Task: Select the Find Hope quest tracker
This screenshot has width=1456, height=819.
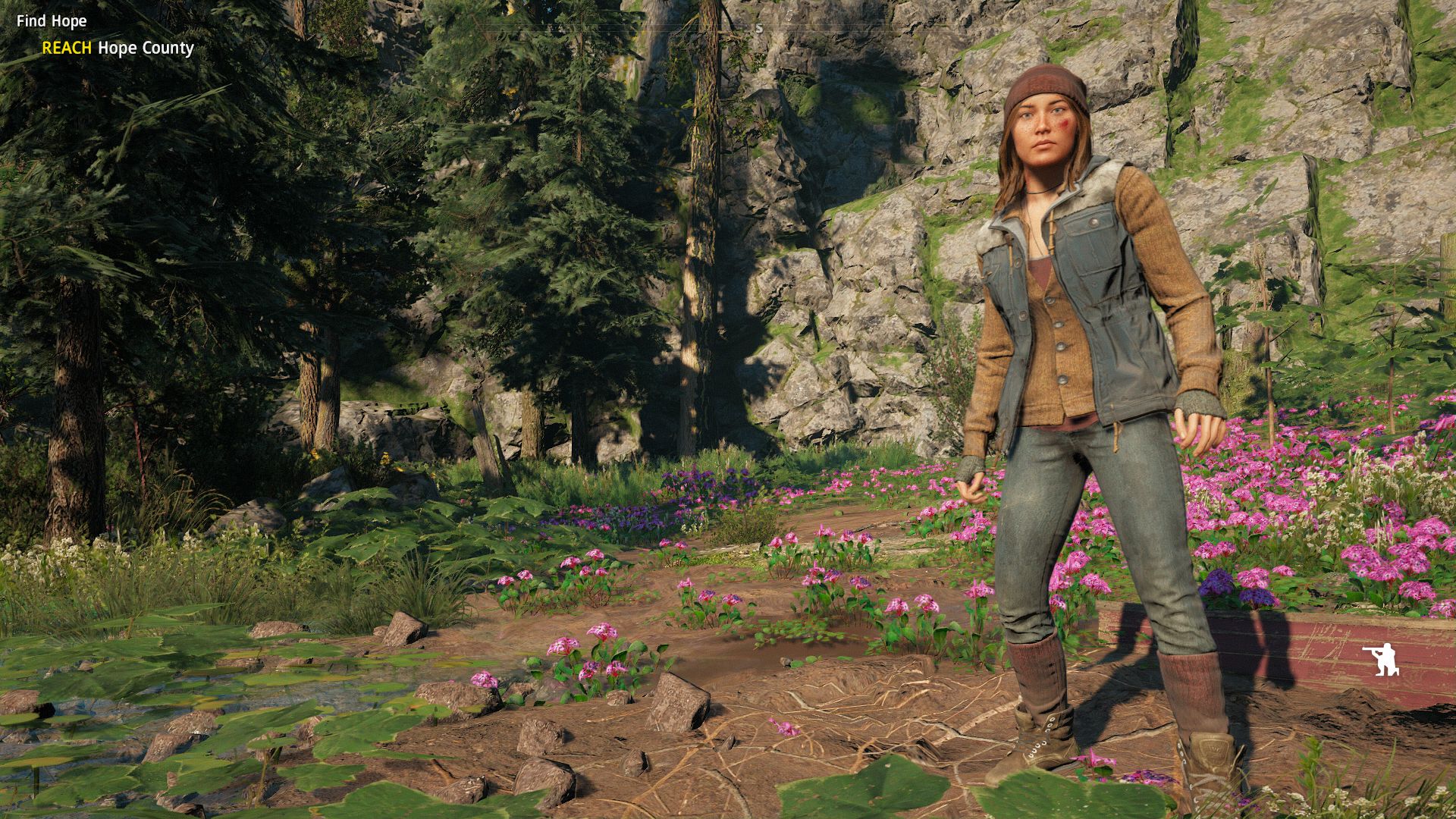Action: (x=52, y=21)
